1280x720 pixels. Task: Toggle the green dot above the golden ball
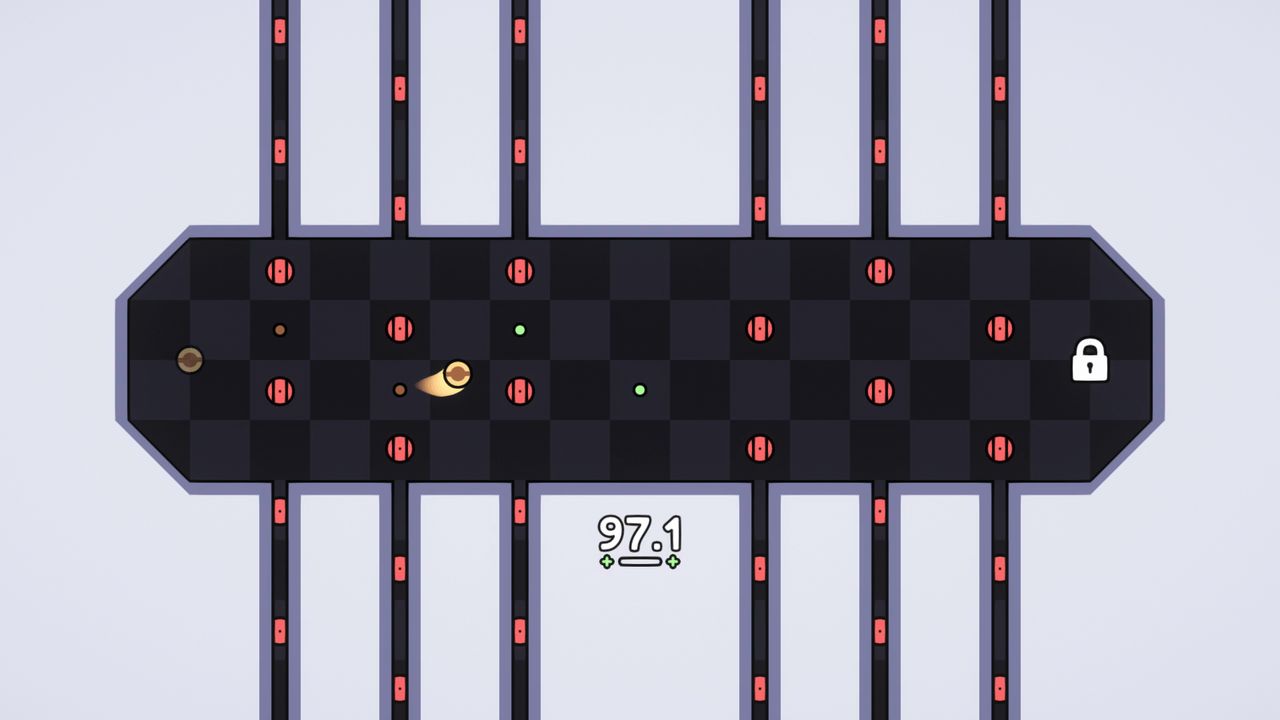[520, 328]
